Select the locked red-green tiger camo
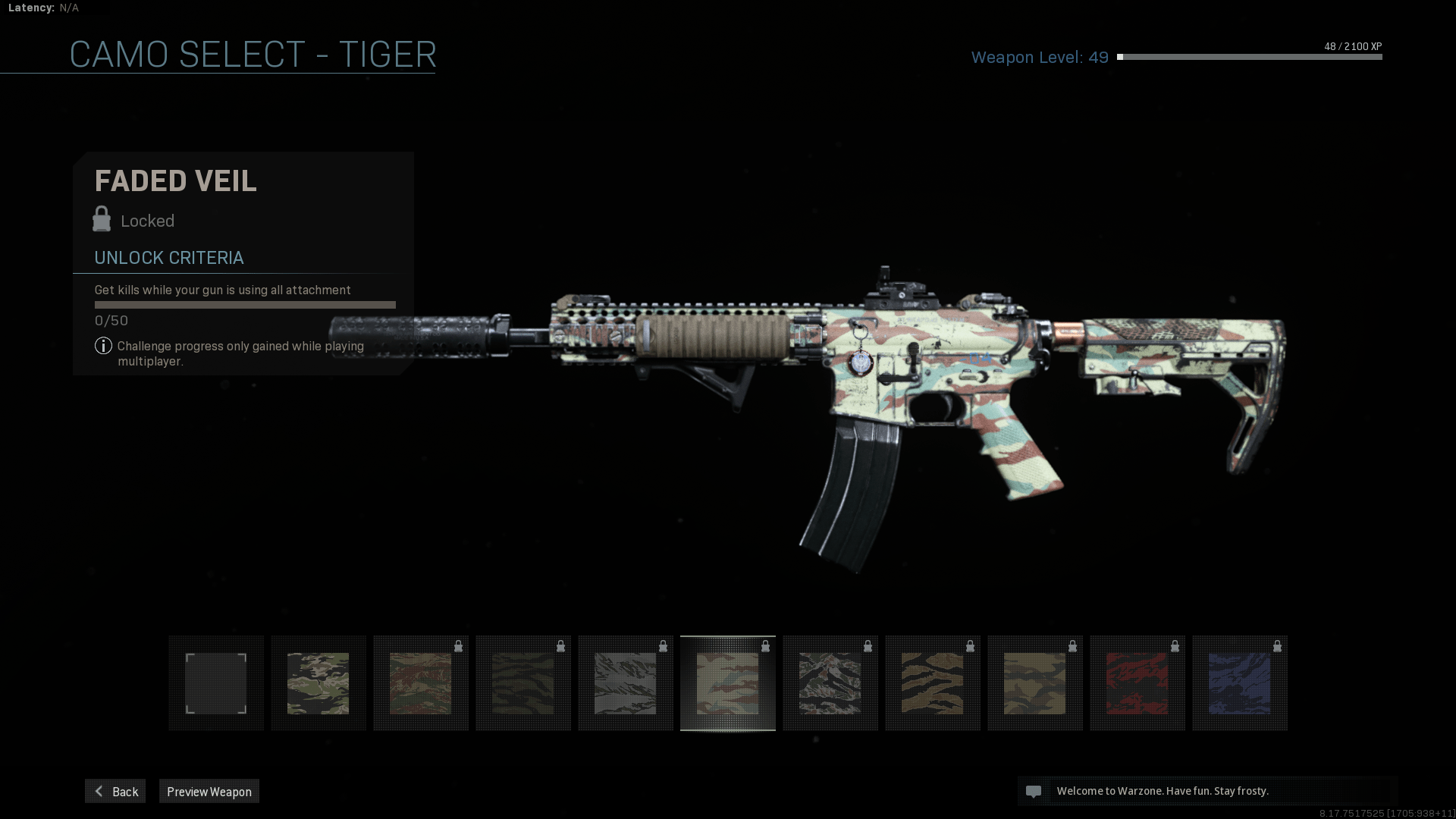 point(421,683)
